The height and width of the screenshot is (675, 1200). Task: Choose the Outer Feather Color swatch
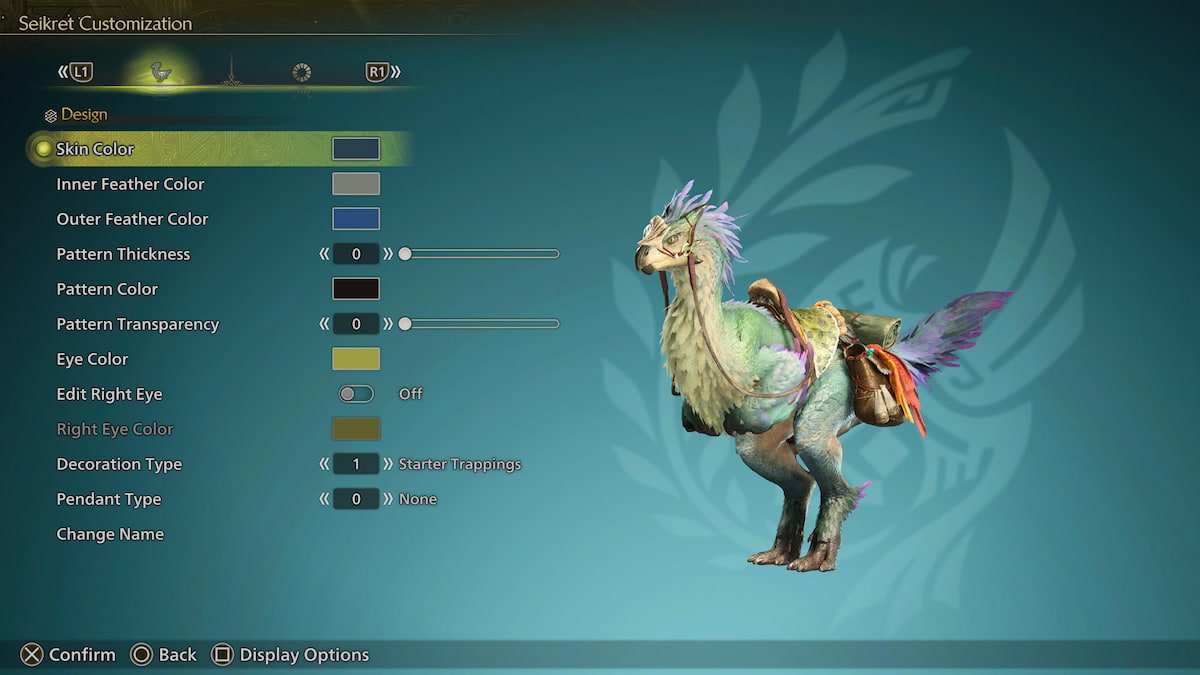[x=356, y=219]
